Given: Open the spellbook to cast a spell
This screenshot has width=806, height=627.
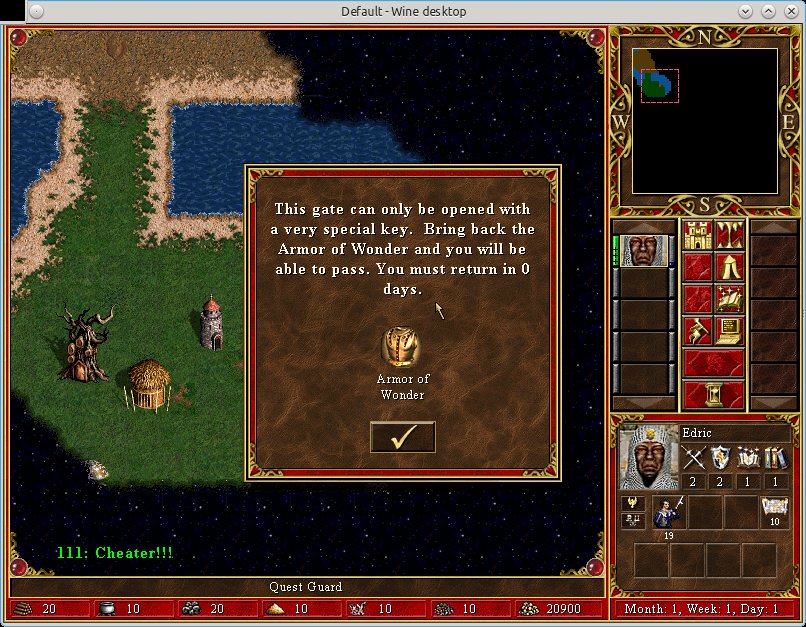Looking at the screenshot, I should tap(729, 298).
